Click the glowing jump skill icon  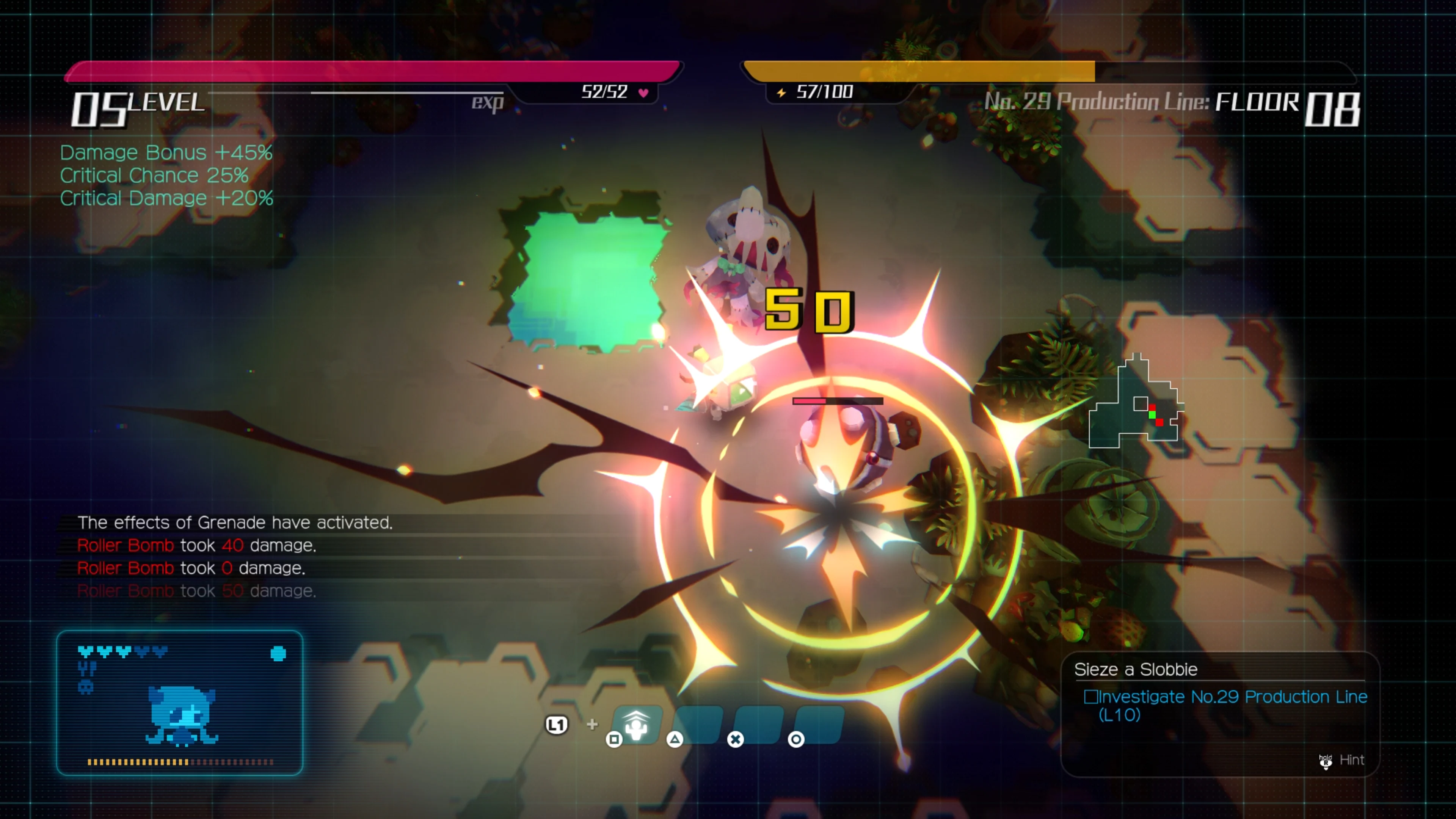pyautogui.click(x=637, y=726)
